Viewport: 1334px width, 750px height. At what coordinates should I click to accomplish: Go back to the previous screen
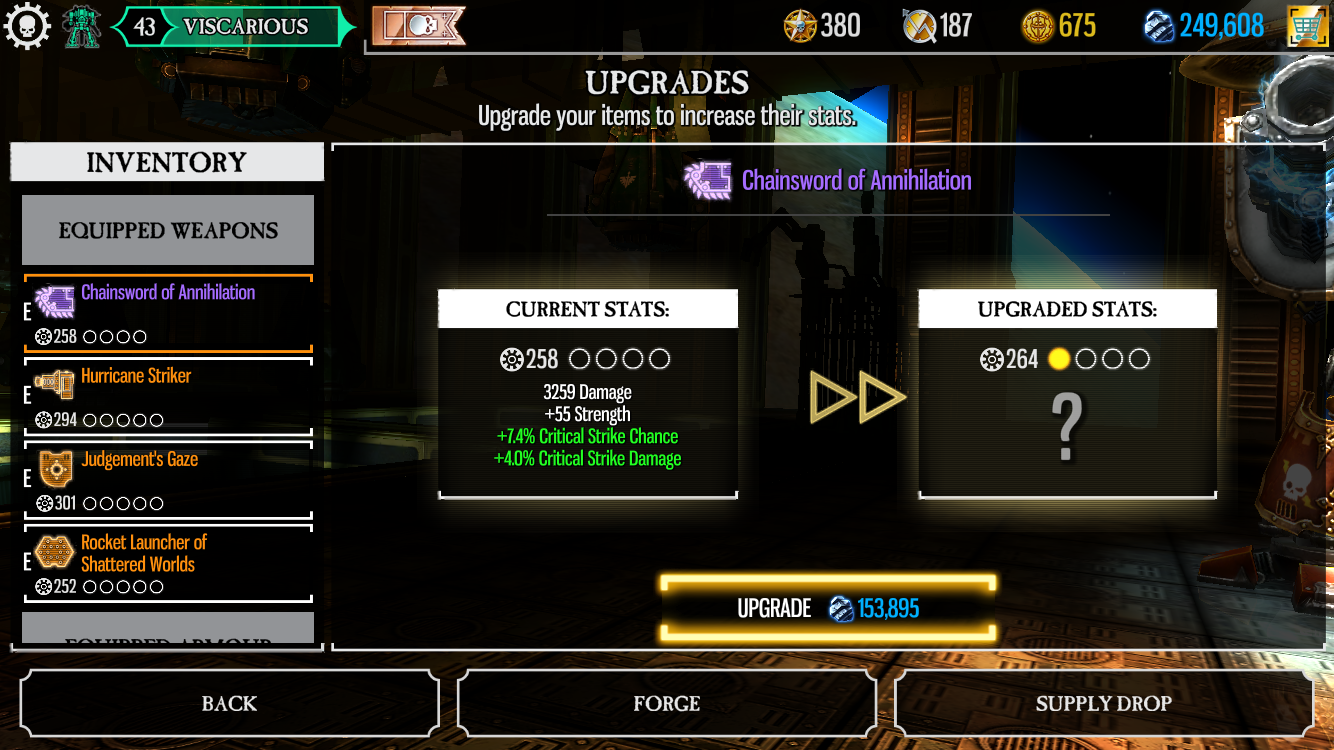click(229, 704)
